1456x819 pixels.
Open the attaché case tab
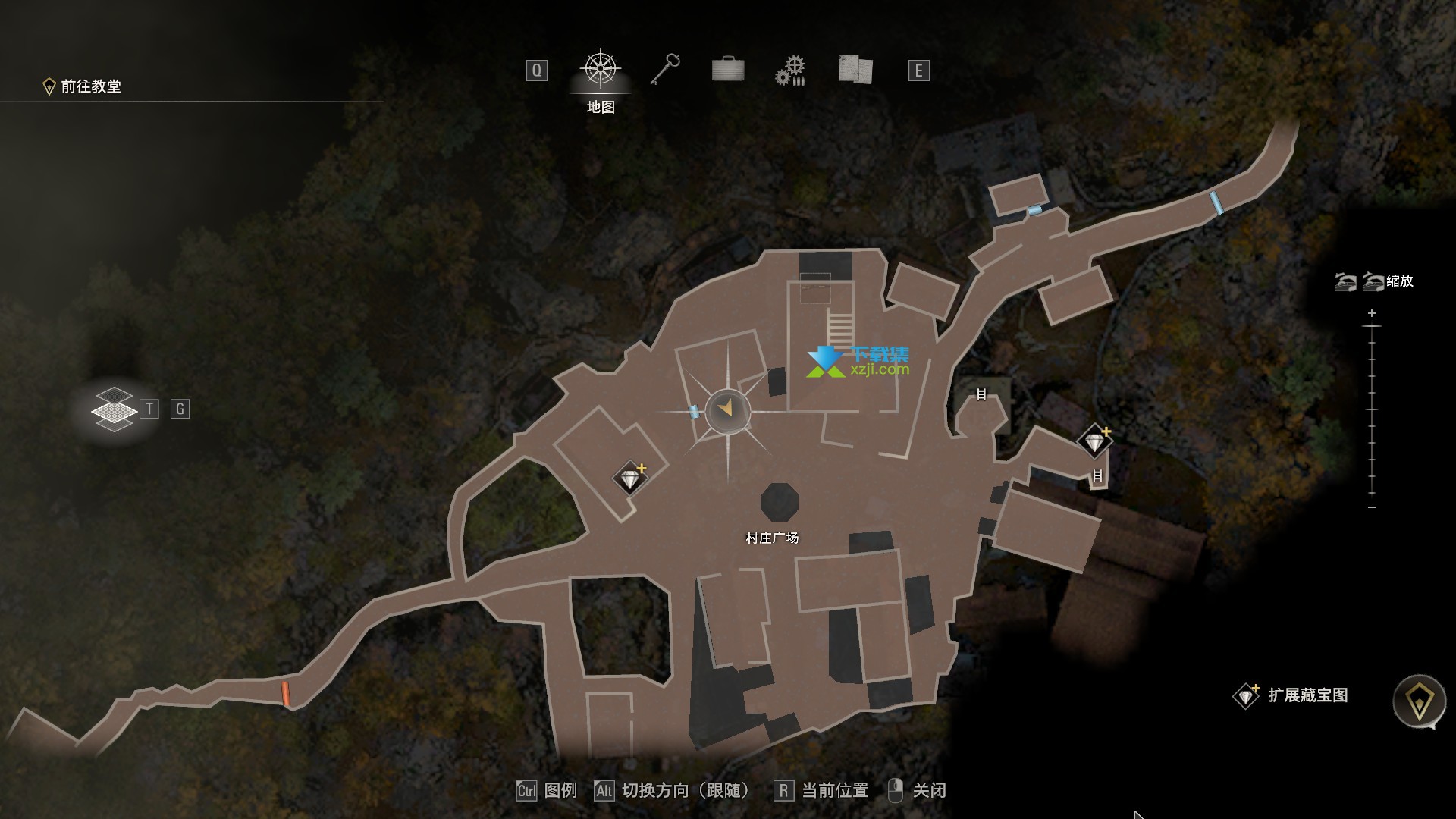coord(728,70)
